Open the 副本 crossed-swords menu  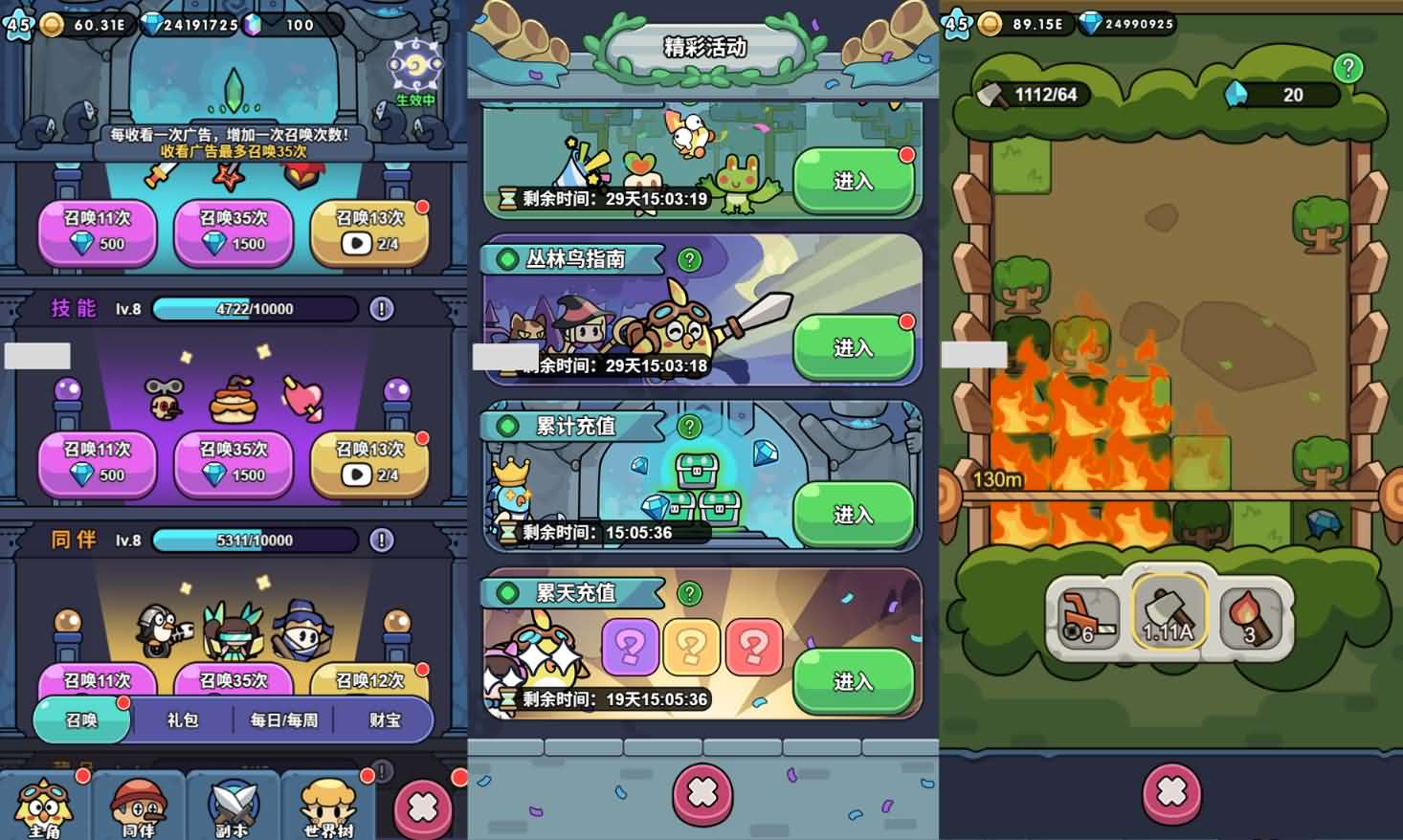pyautogui.click(x=233, y=807)
